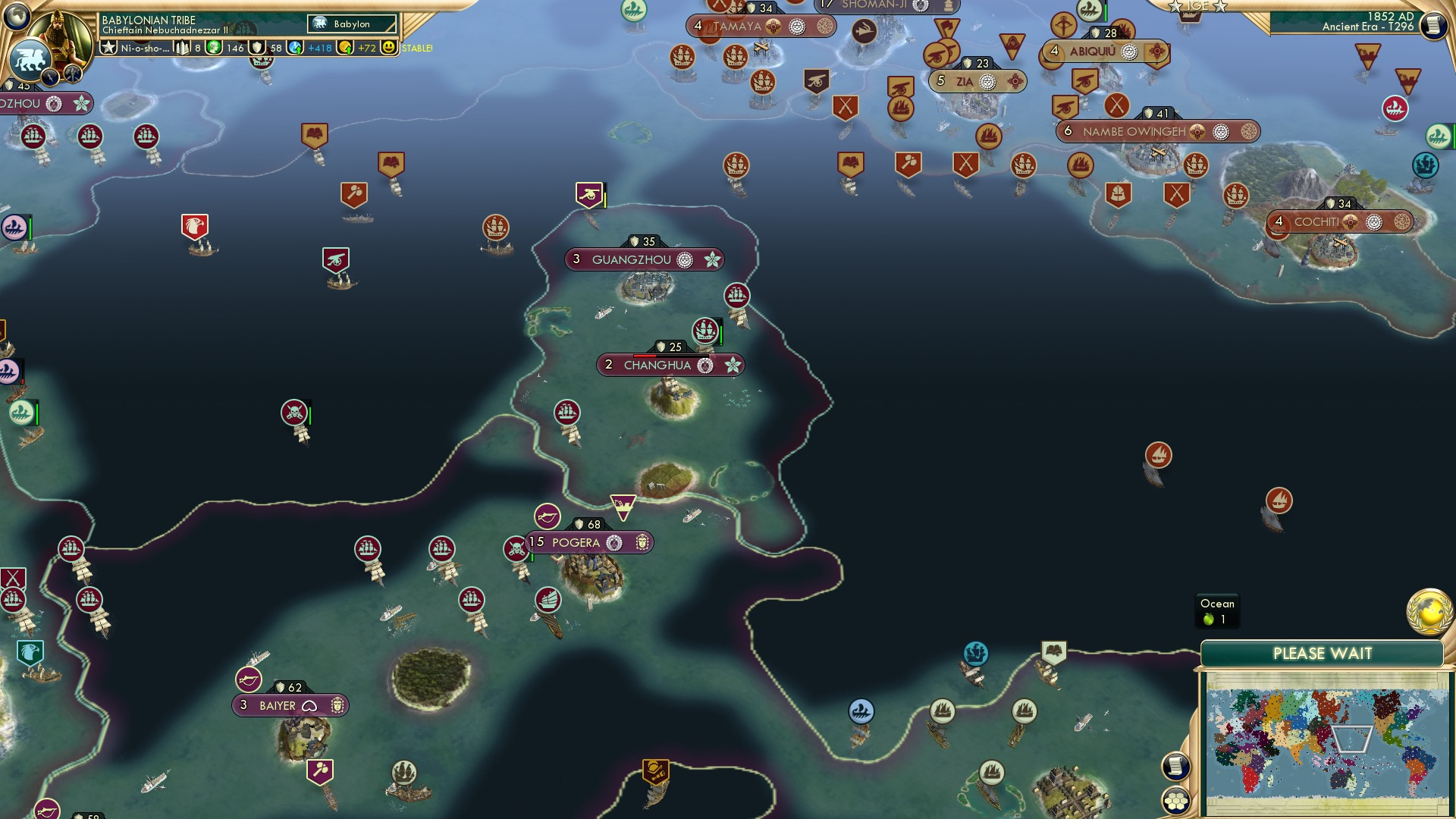Click the Pogera city population badge
Screen dimensions: 1456x819
point(537,543)
